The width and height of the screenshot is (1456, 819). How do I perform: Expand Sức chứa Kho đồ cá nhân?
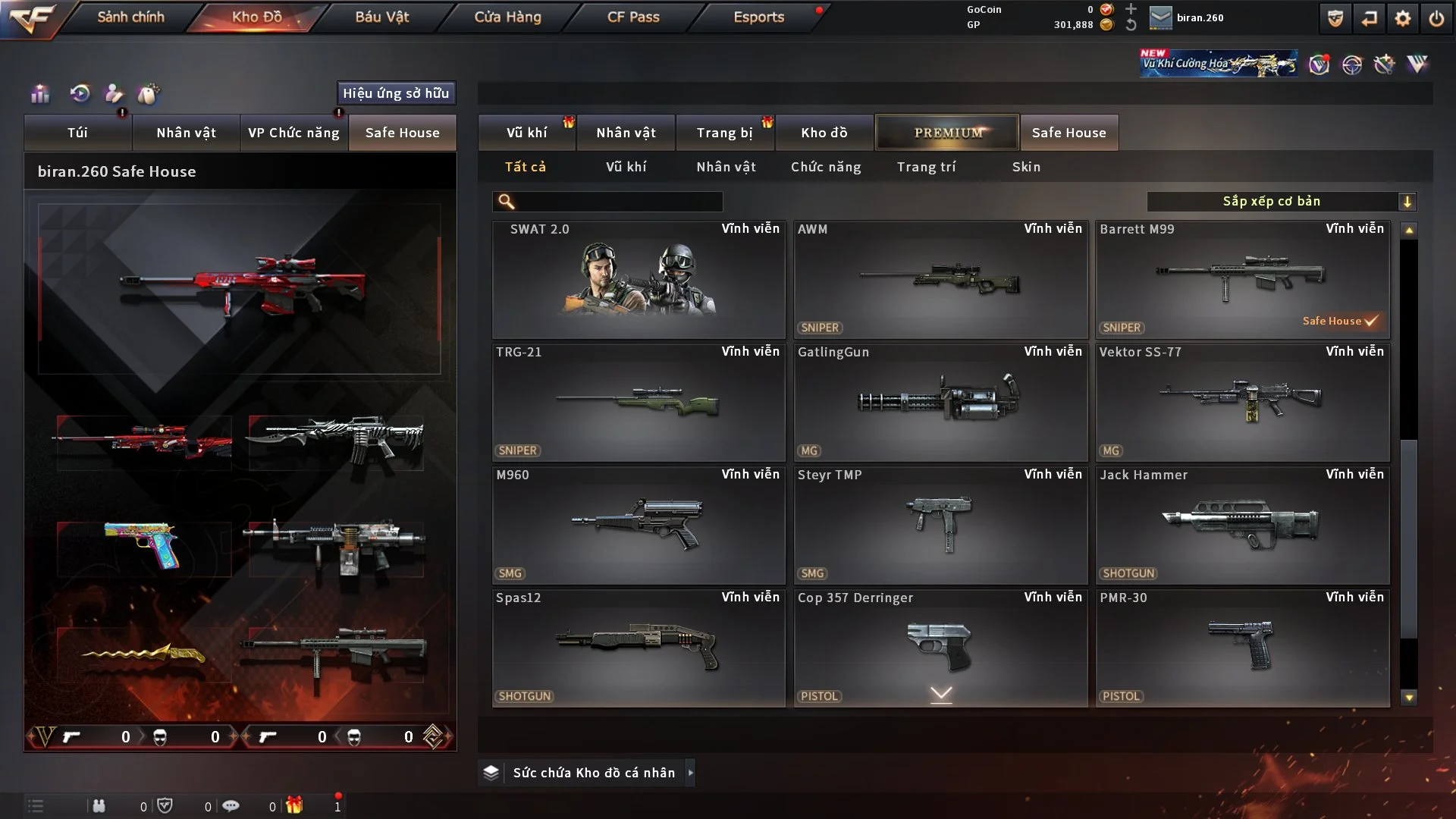pos(593,773)
